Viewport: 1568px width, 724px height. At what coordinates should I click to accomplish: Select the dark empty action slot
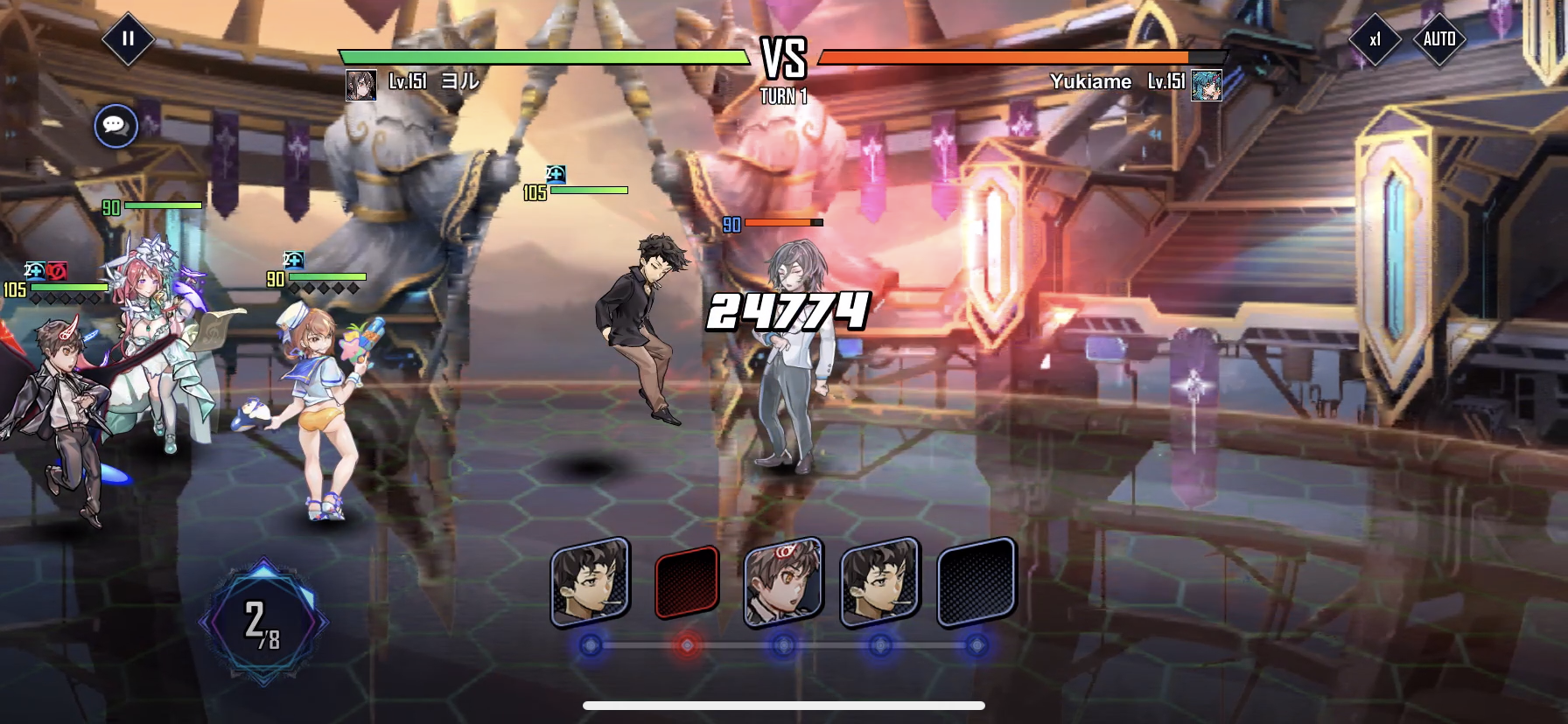coord(976,582)
